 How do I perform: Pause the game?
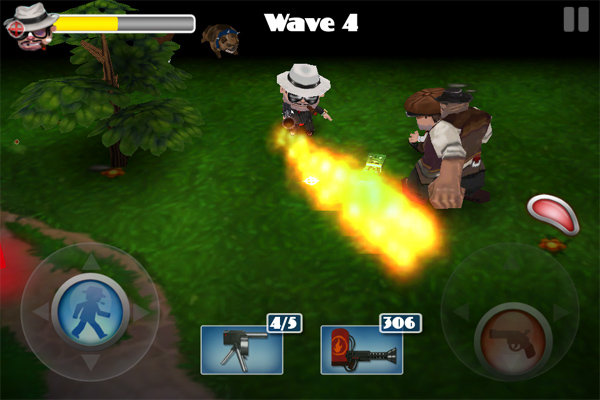point(575,19)
